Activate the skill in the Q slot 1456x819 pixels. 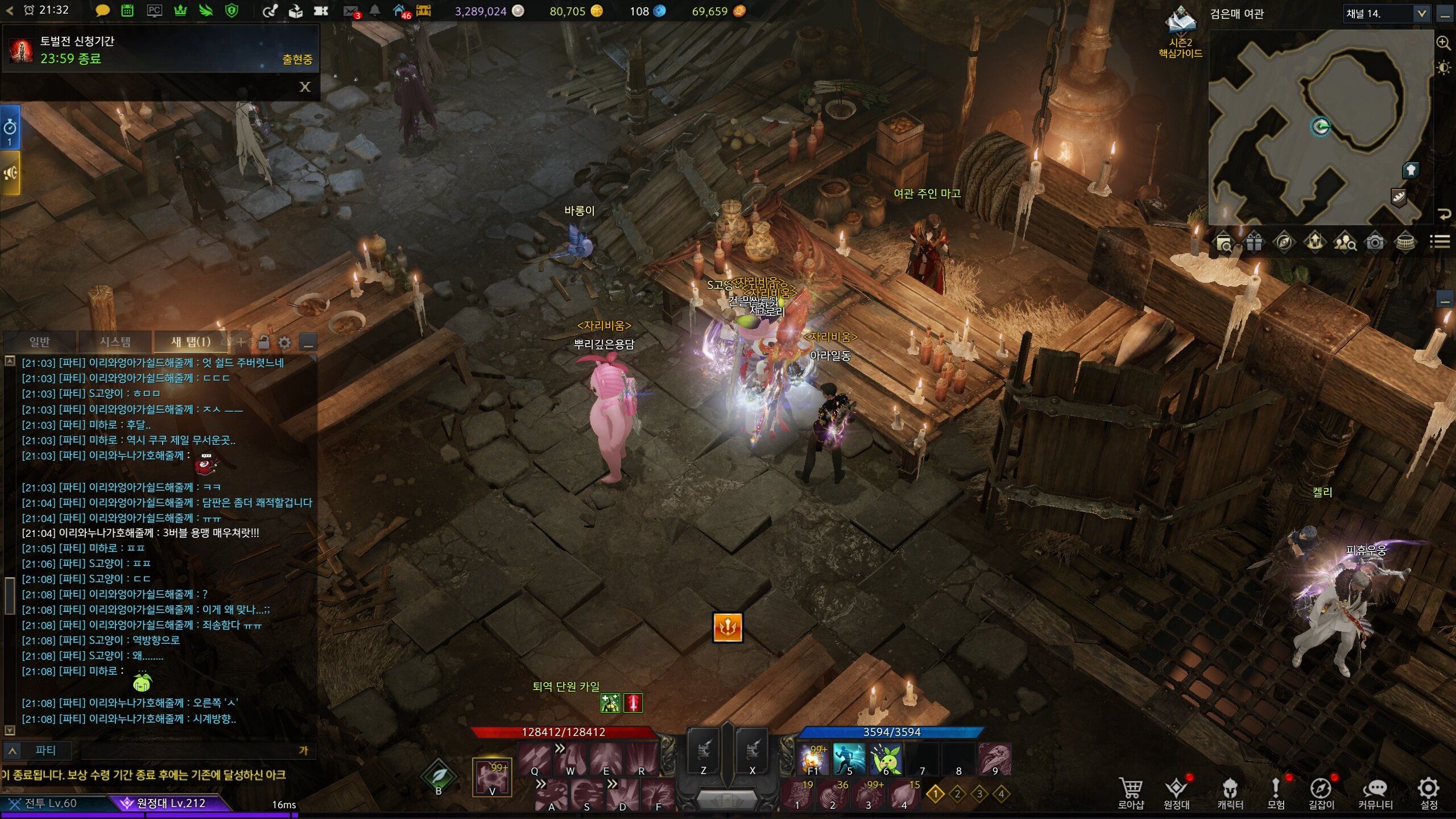pyautogui.click(x=534, y=759)
